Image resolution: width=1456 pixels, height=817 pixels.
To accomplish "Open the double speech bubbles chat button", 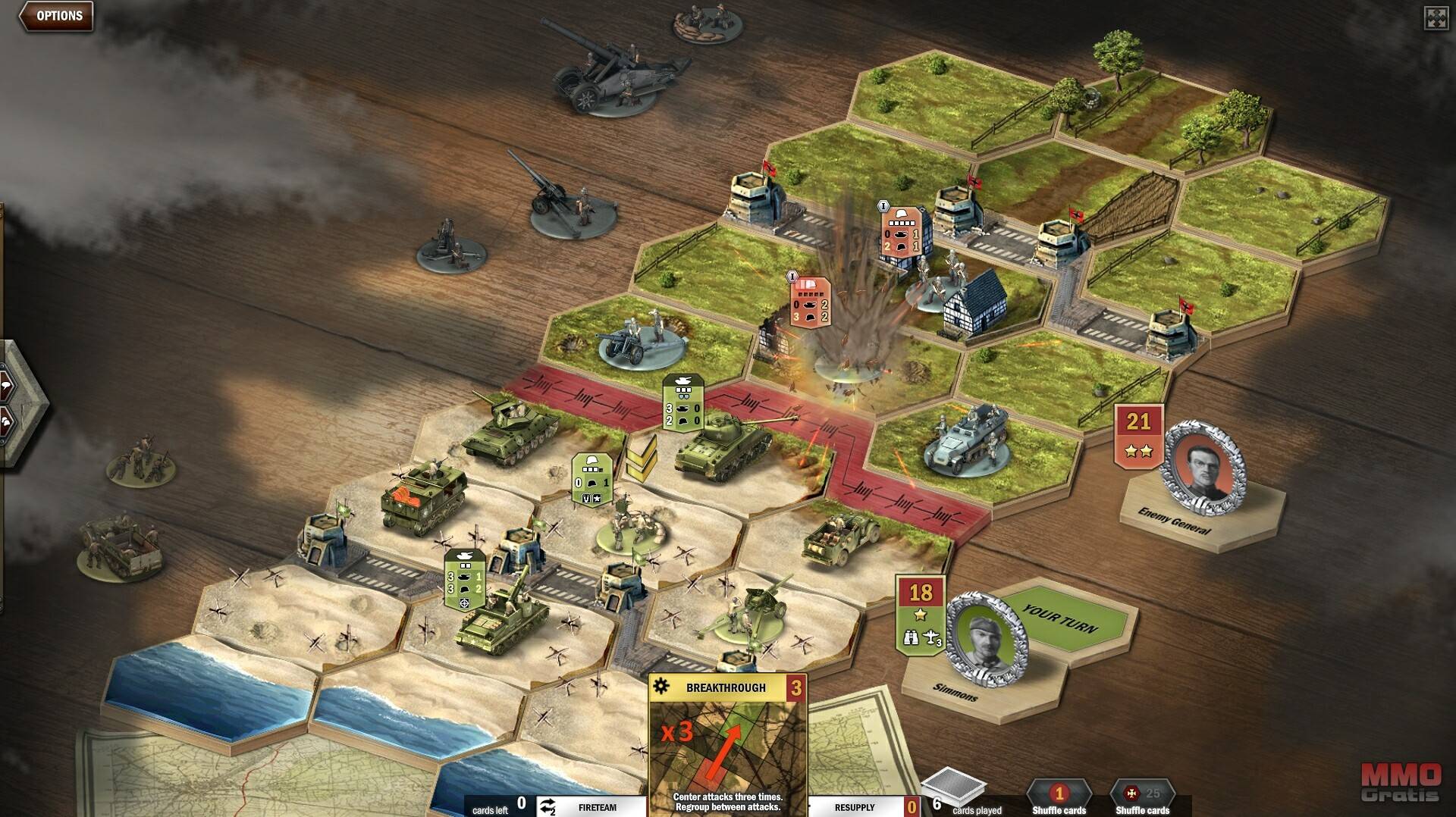I will click(6, 421).
